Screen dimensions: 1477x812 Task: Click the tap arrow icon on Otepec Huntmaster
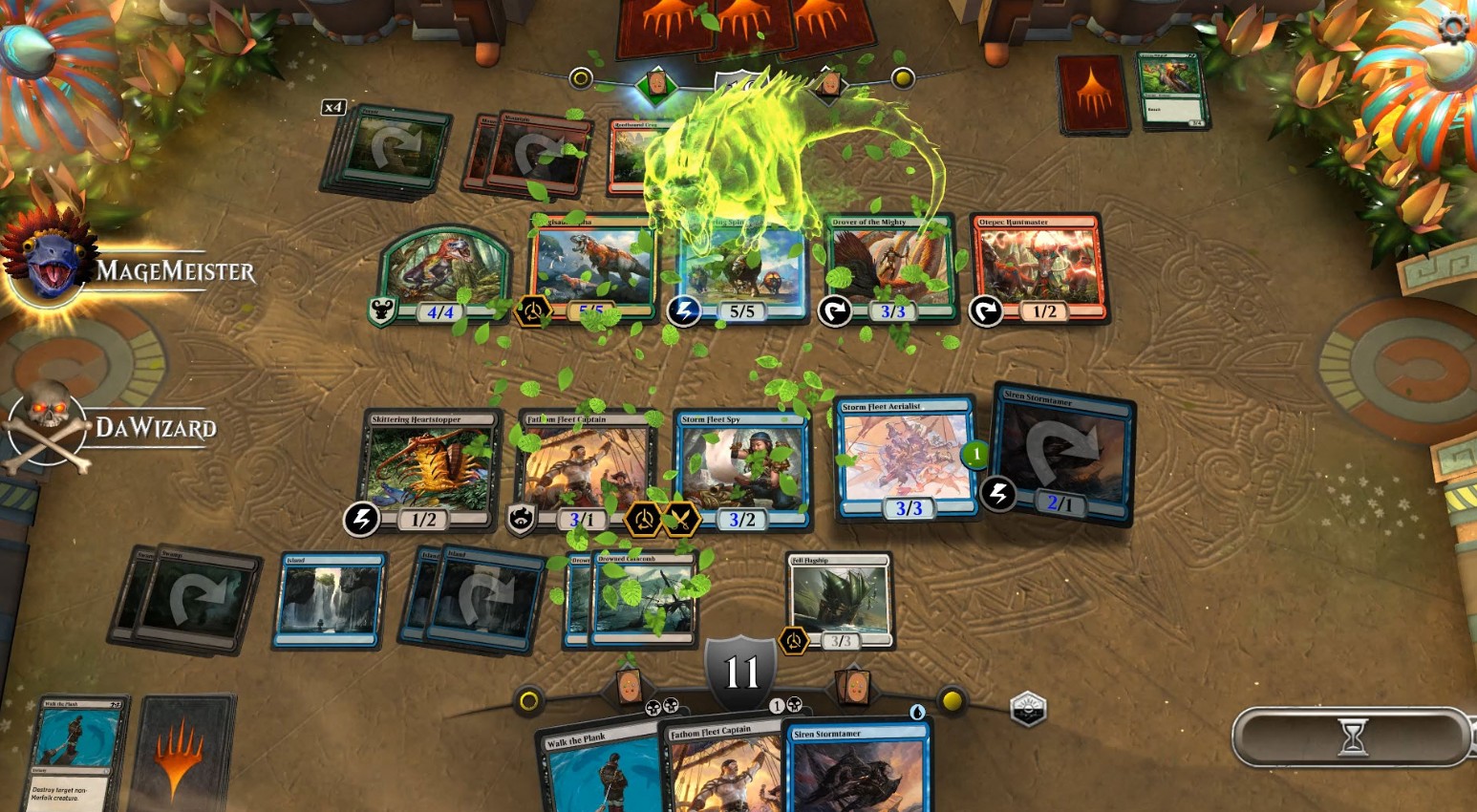click(x=984, y=311)
